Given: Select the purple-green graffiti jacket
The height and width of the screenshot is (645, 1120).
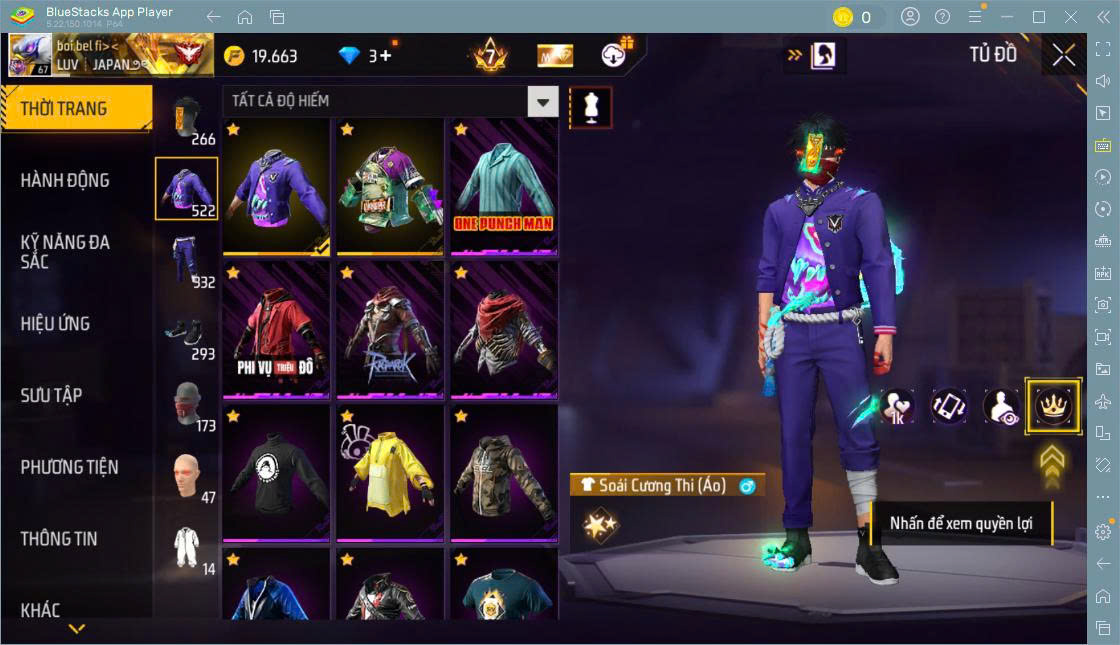Looking at the screenshot, I should click(389, 187).
